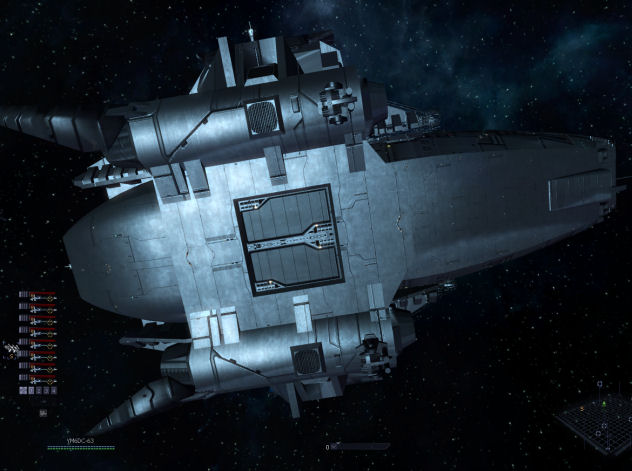Screen dimensions: 632x471
Task: Click the lone square icon under the weapon group buttons
Action: pos(43,411)
